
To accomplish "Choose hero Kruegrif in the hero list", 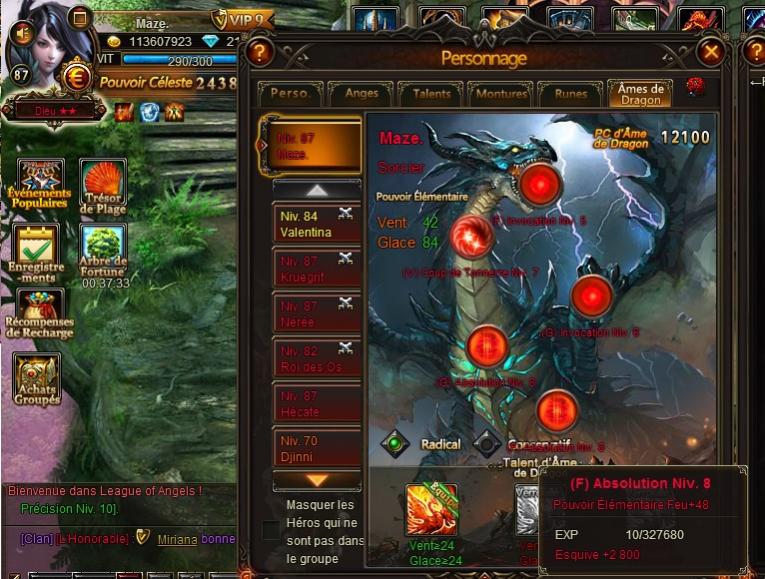I will tap(316, 269).
